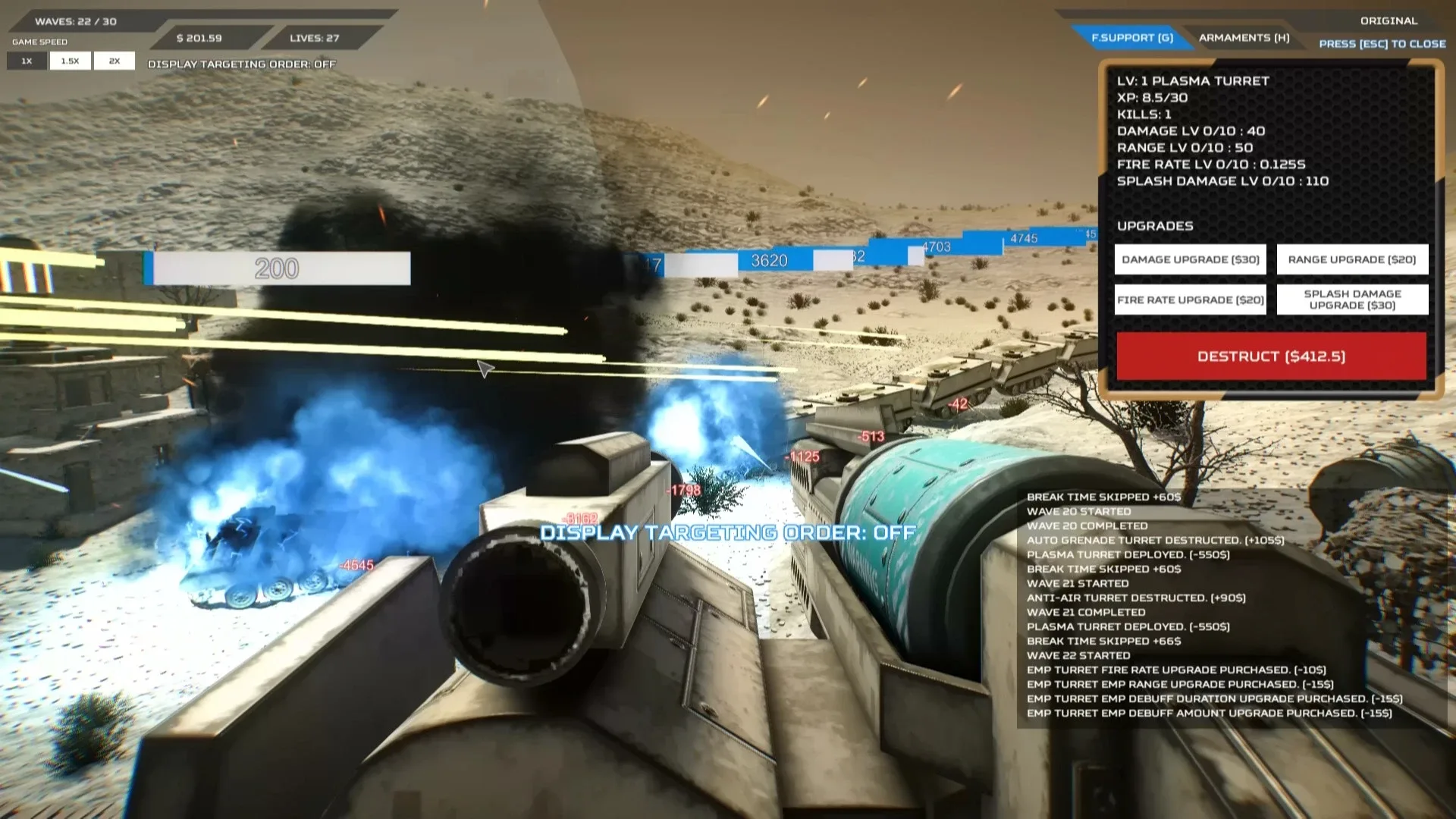The width and height of the screenshot is (1456, 819).
Task: Click the enemy health bar showing 200
Action: pyautogui.click(x=278, y=267)
